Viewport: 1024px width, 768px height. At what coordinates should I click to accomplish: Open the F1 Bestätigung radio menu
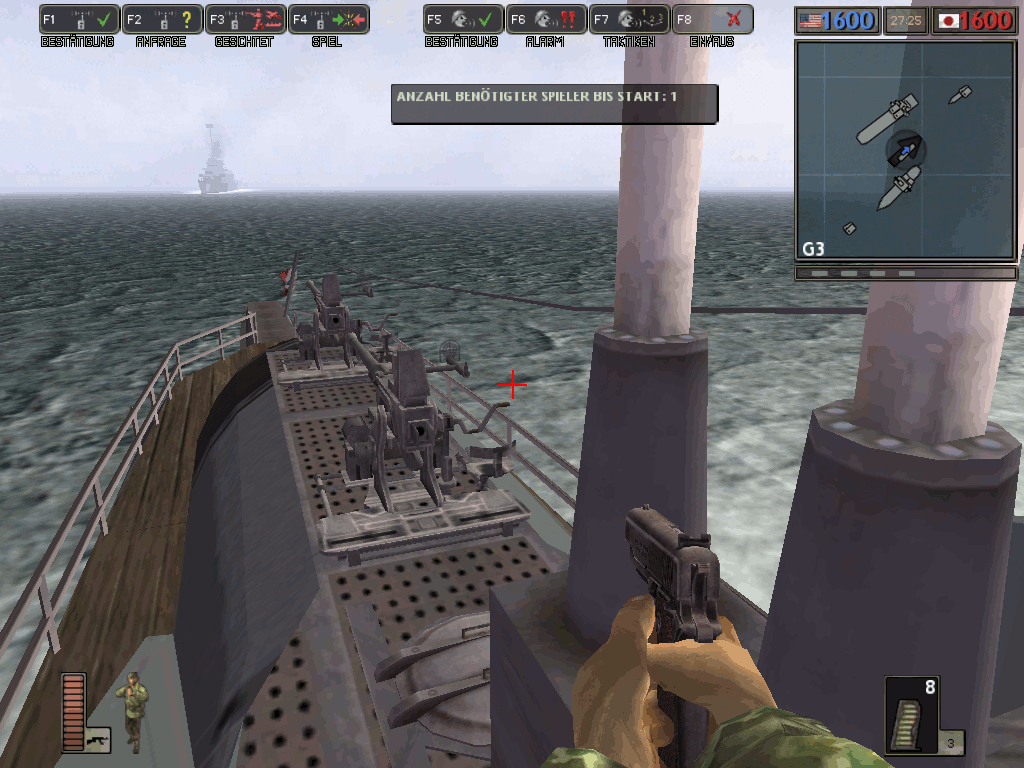[x=79, y=19]
